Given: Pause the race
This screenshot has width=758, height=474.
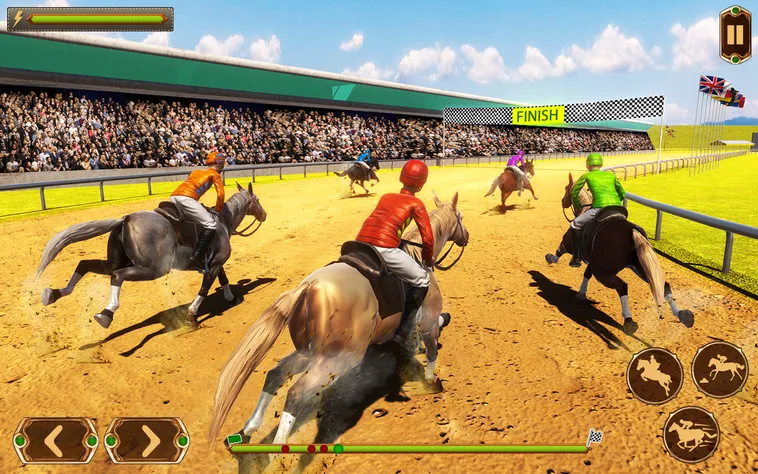Looking at the screenshot, I should [735, 35].
